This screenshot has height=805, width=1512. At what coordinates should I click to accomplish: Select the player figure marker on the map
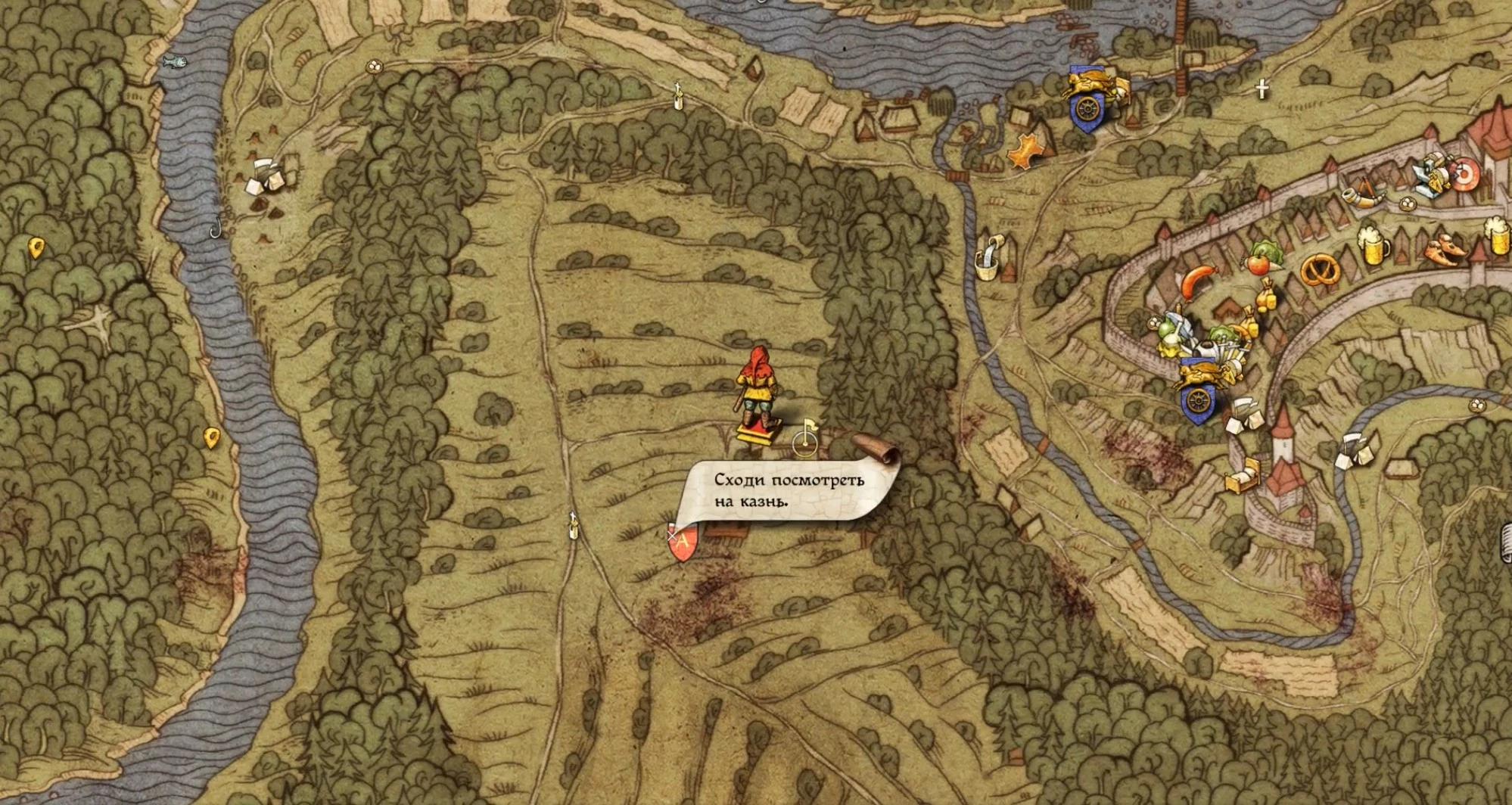[x=755, y=399]
